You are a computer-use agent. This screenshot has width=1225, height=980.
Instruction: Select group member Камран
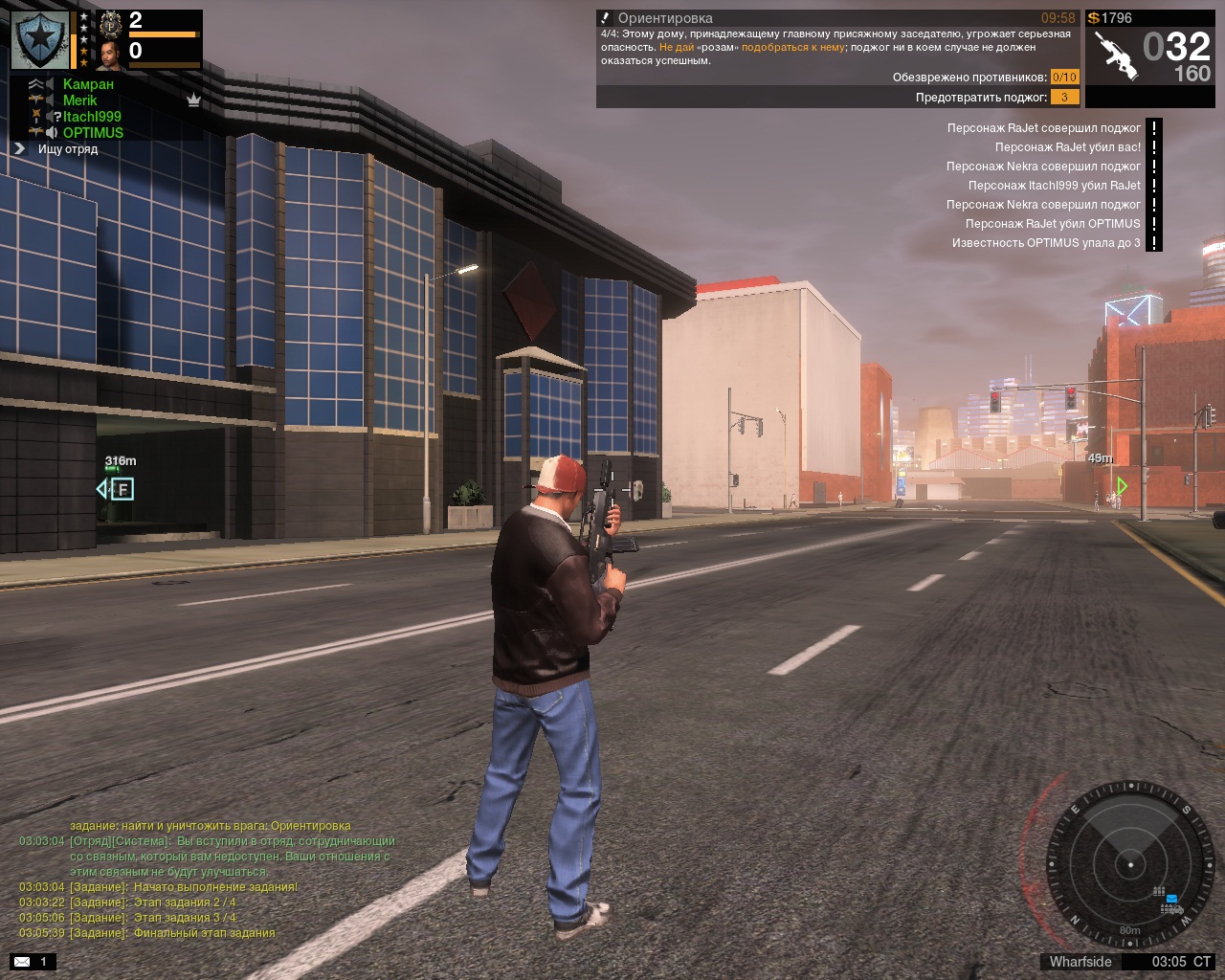(x=88, y=84)
